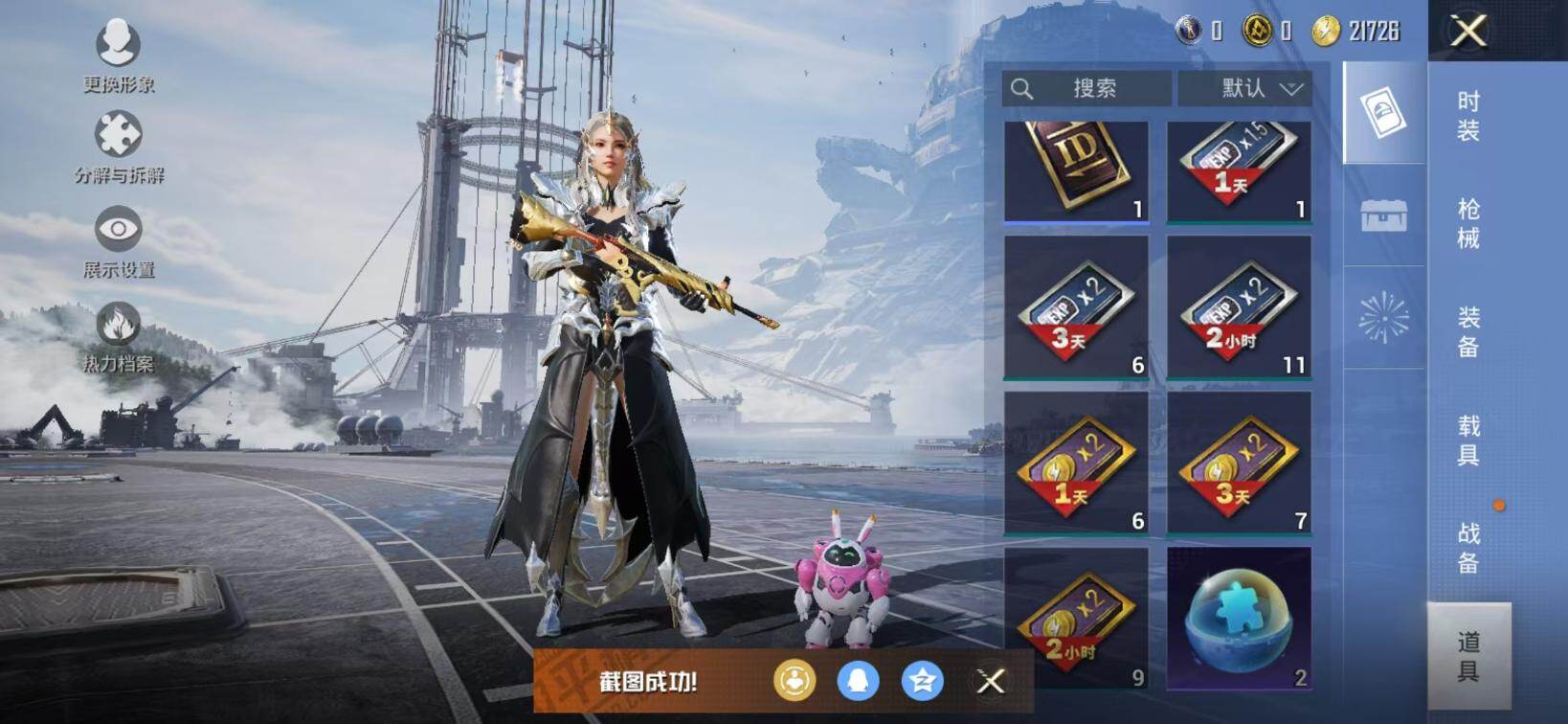The height and width of the screenshot is (724, 1568).
Task: Select the EXP x2 three-day card
Action: (x=1076, y=308)
